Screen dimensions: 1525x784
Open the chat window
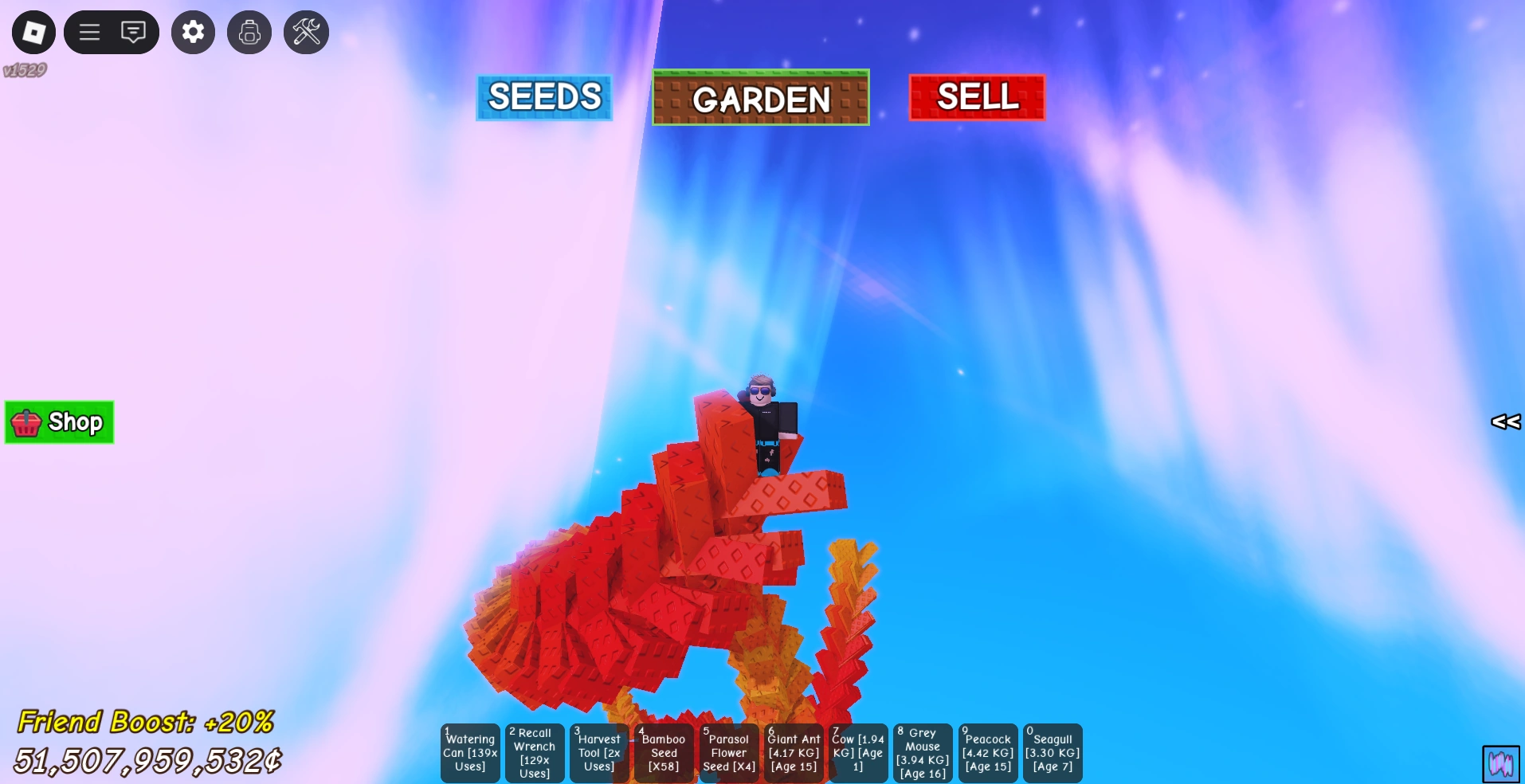tap(133, 32)
